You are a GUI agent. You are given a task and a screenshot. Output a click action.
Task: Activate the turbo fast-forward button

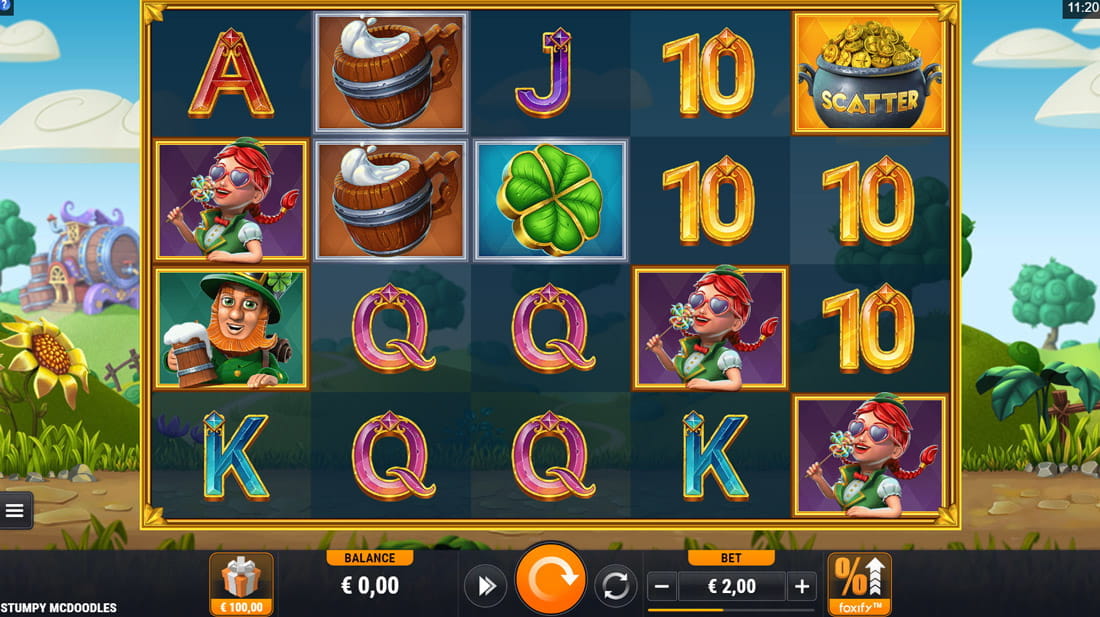coord(486,585)
